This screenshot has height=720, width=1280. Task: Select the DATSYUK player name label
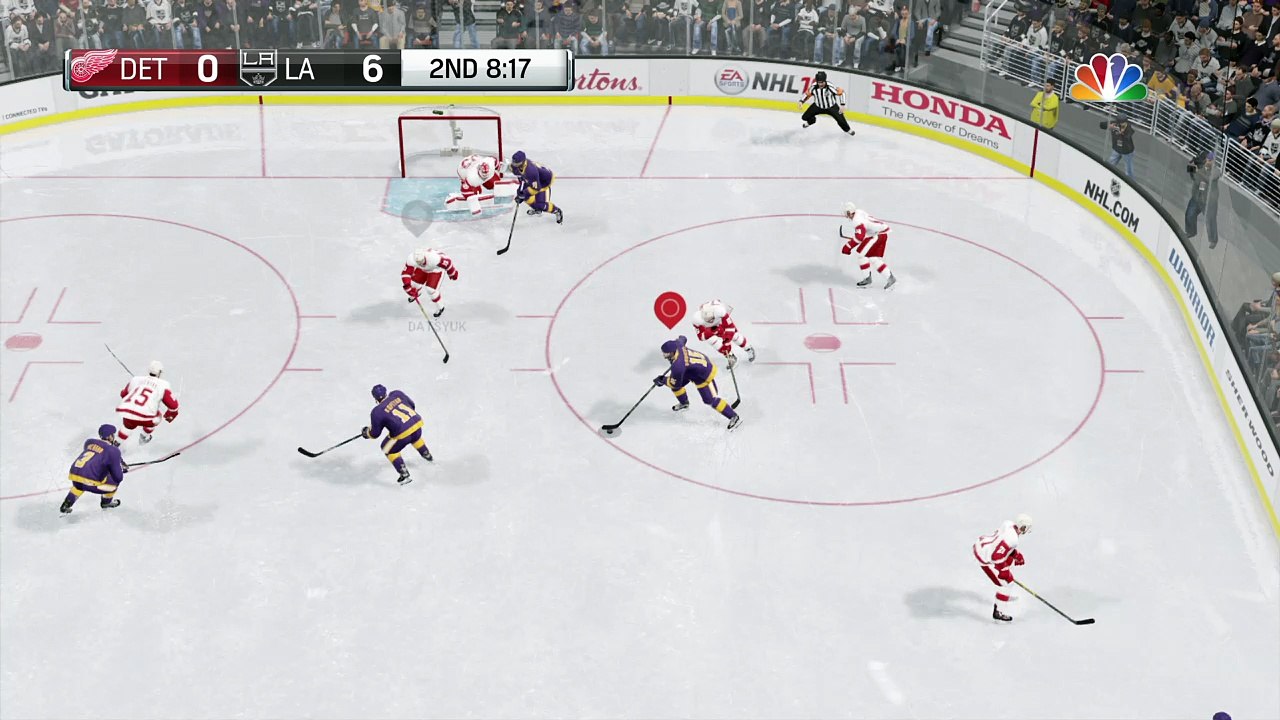point(437,327)
